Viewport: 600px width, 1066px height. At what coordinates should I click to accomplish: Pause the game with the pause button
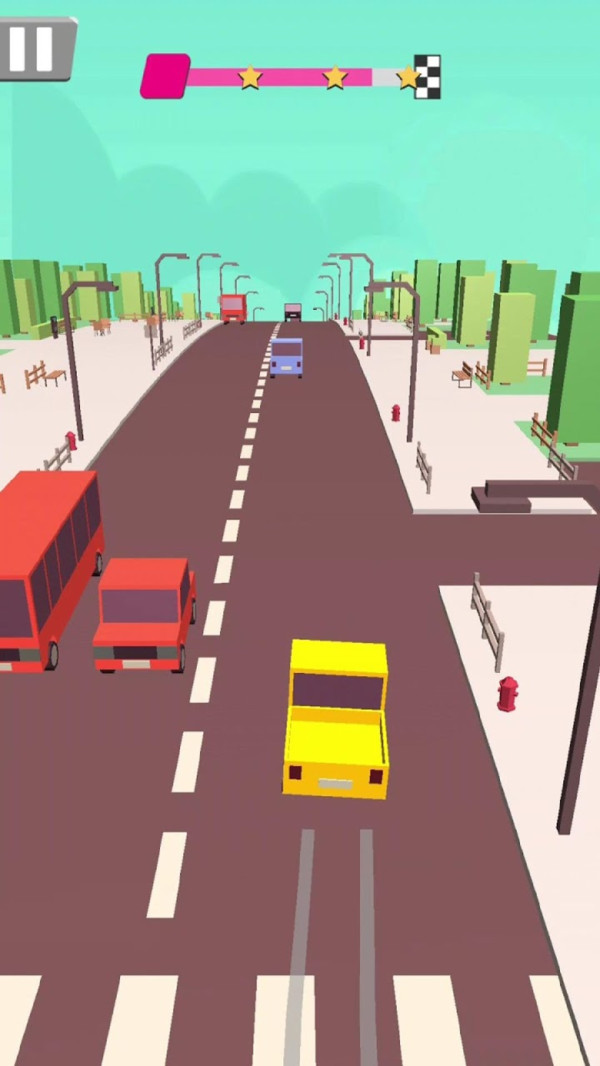point(33,48)
